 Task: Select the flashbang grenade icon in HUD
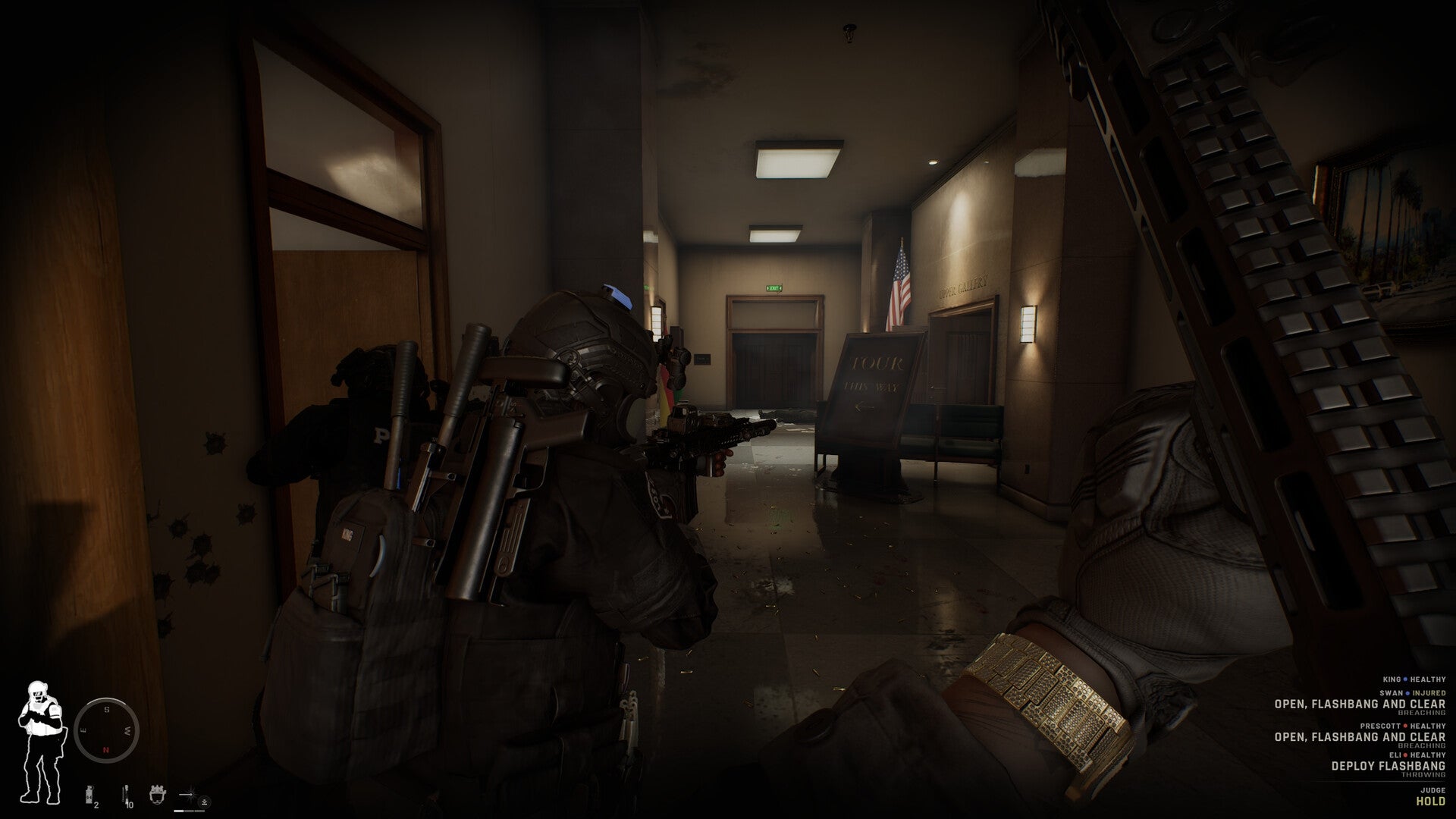[x=89, y=794]
